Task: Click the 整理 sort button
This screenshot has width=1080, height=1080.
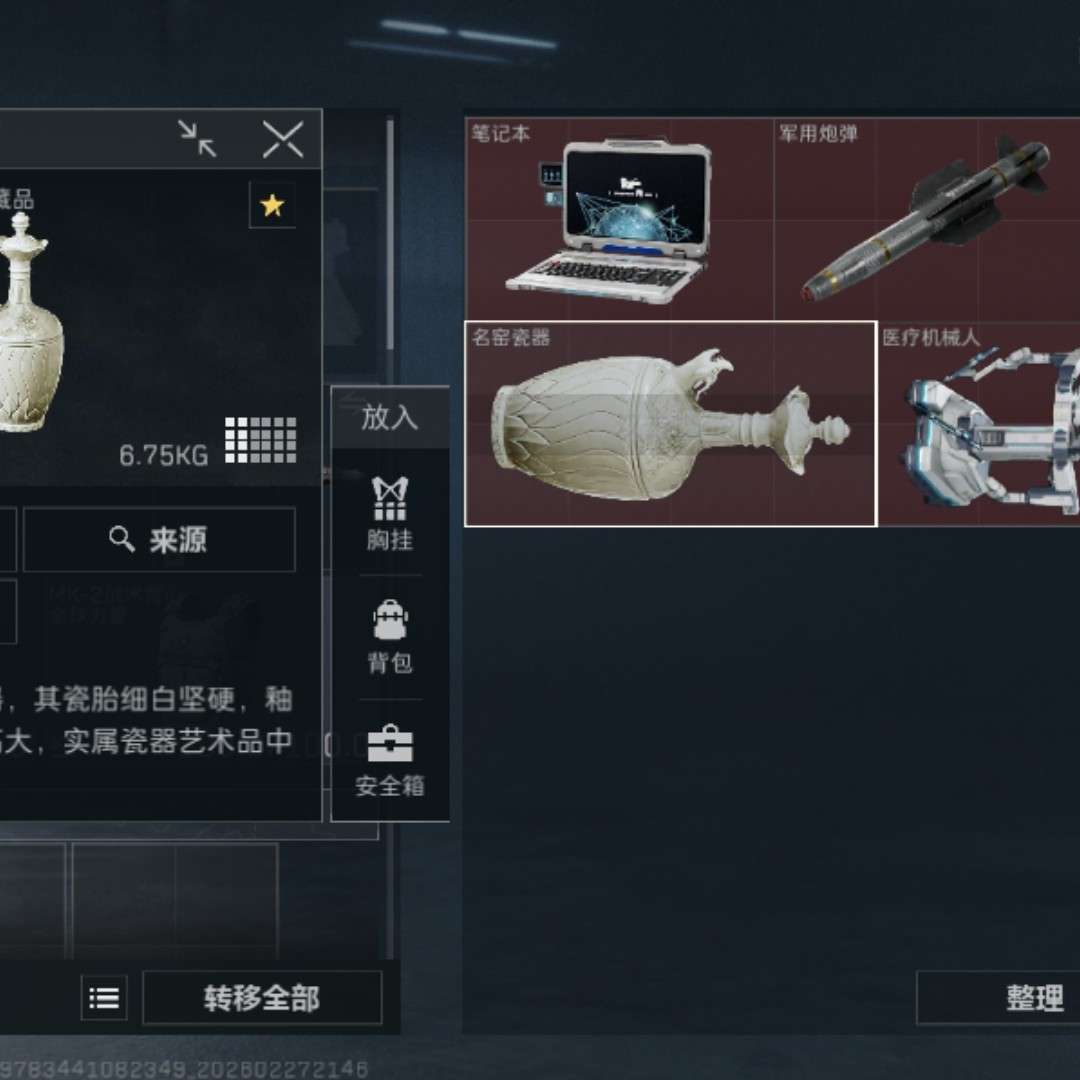Action: [1000, 997]
